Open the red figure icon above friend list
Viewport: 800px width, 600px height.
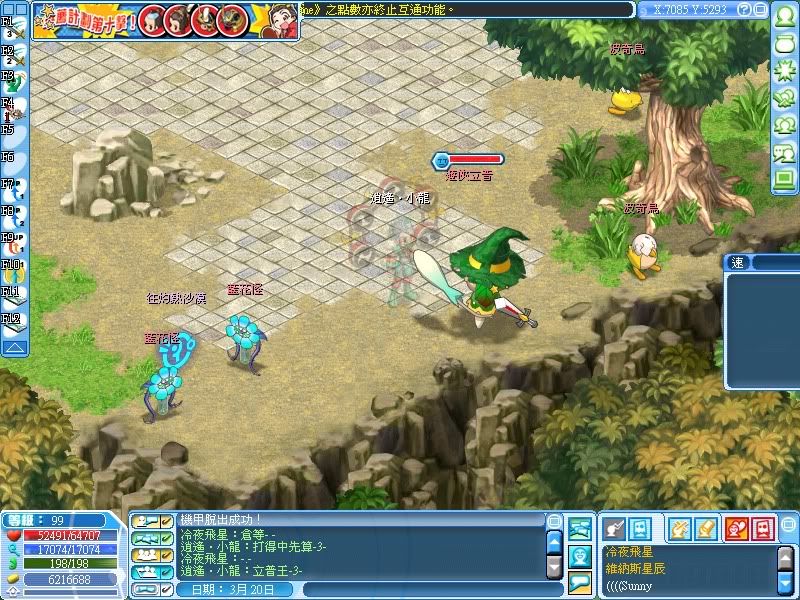pyautogui.click(x=735, y=527)
